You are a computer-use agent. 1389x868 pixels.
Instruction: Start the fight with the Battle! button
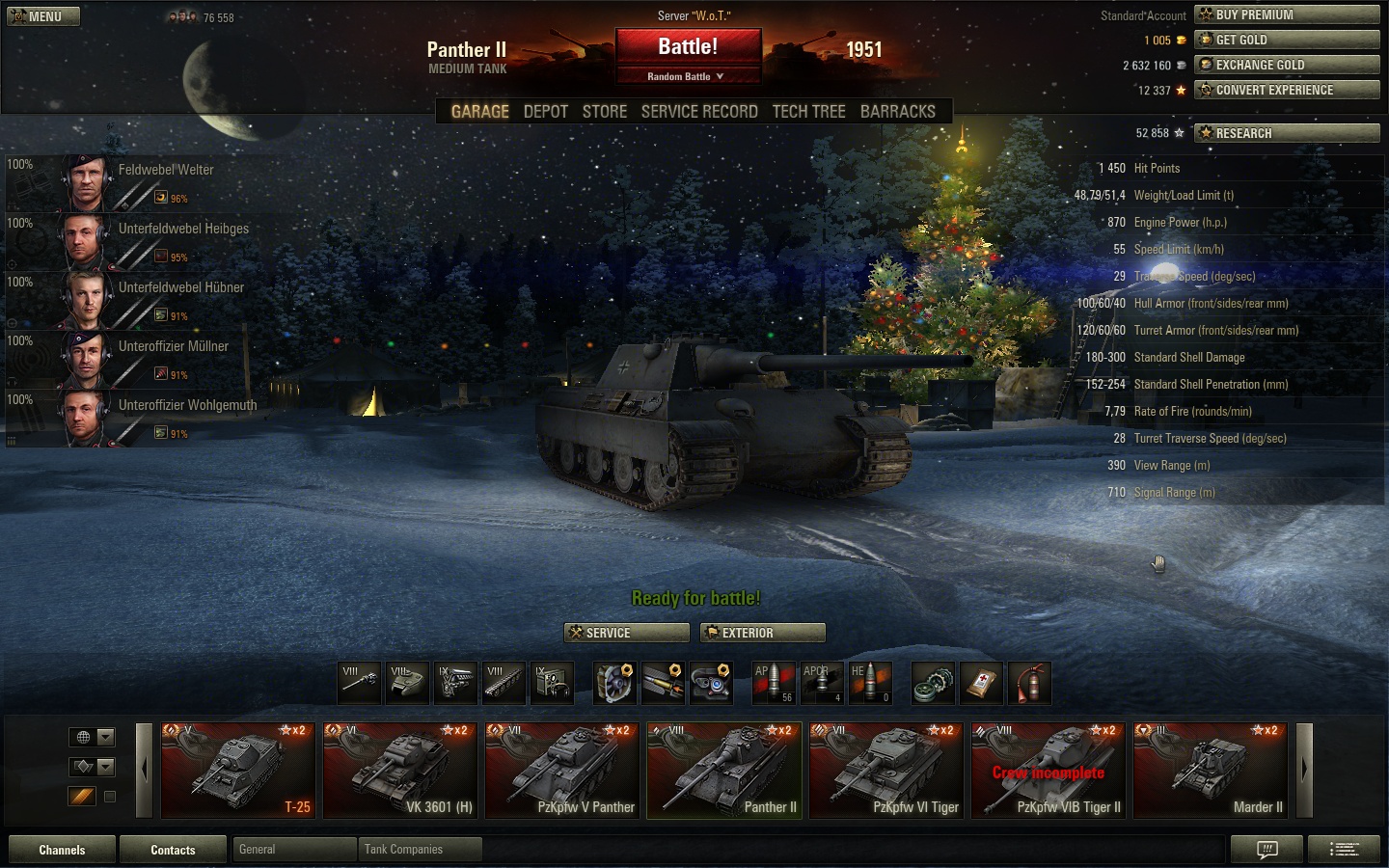[688, 47]
